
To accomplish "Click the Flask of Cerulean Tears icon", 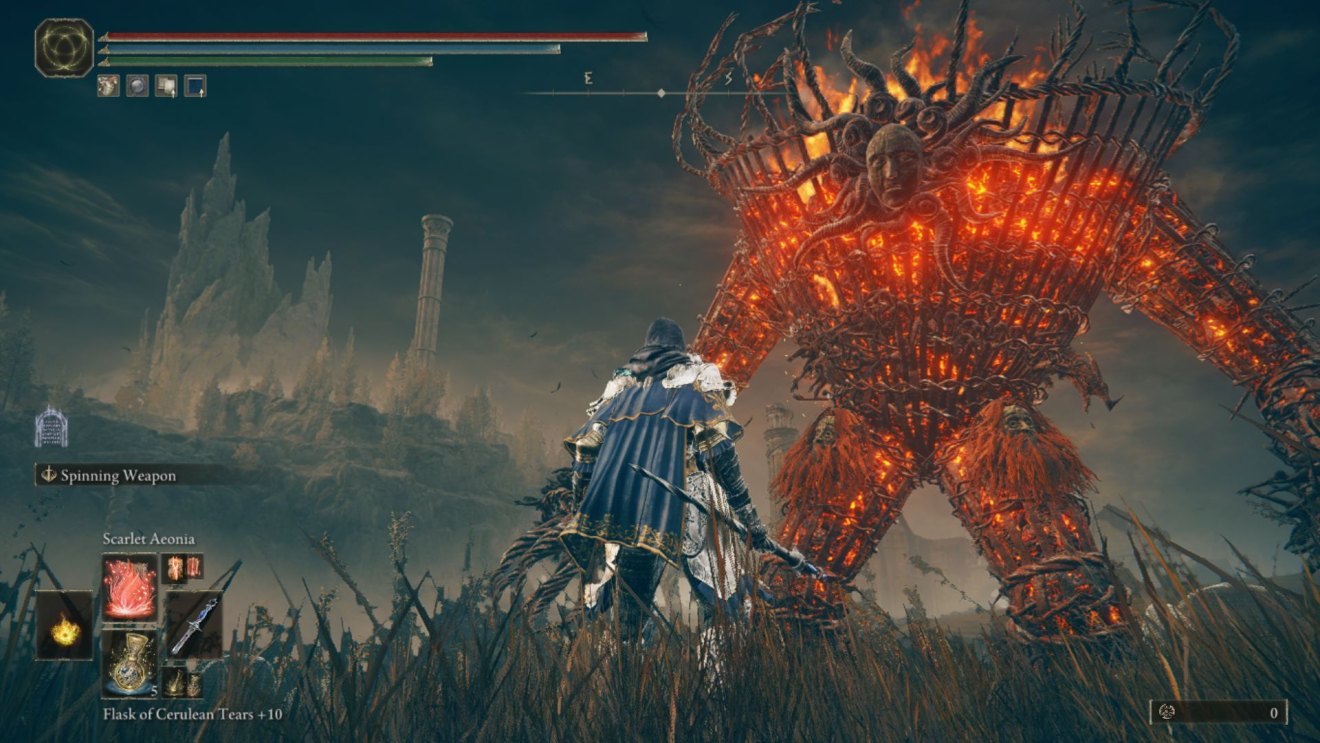I will pyautogui.click(x=130, y=660).
